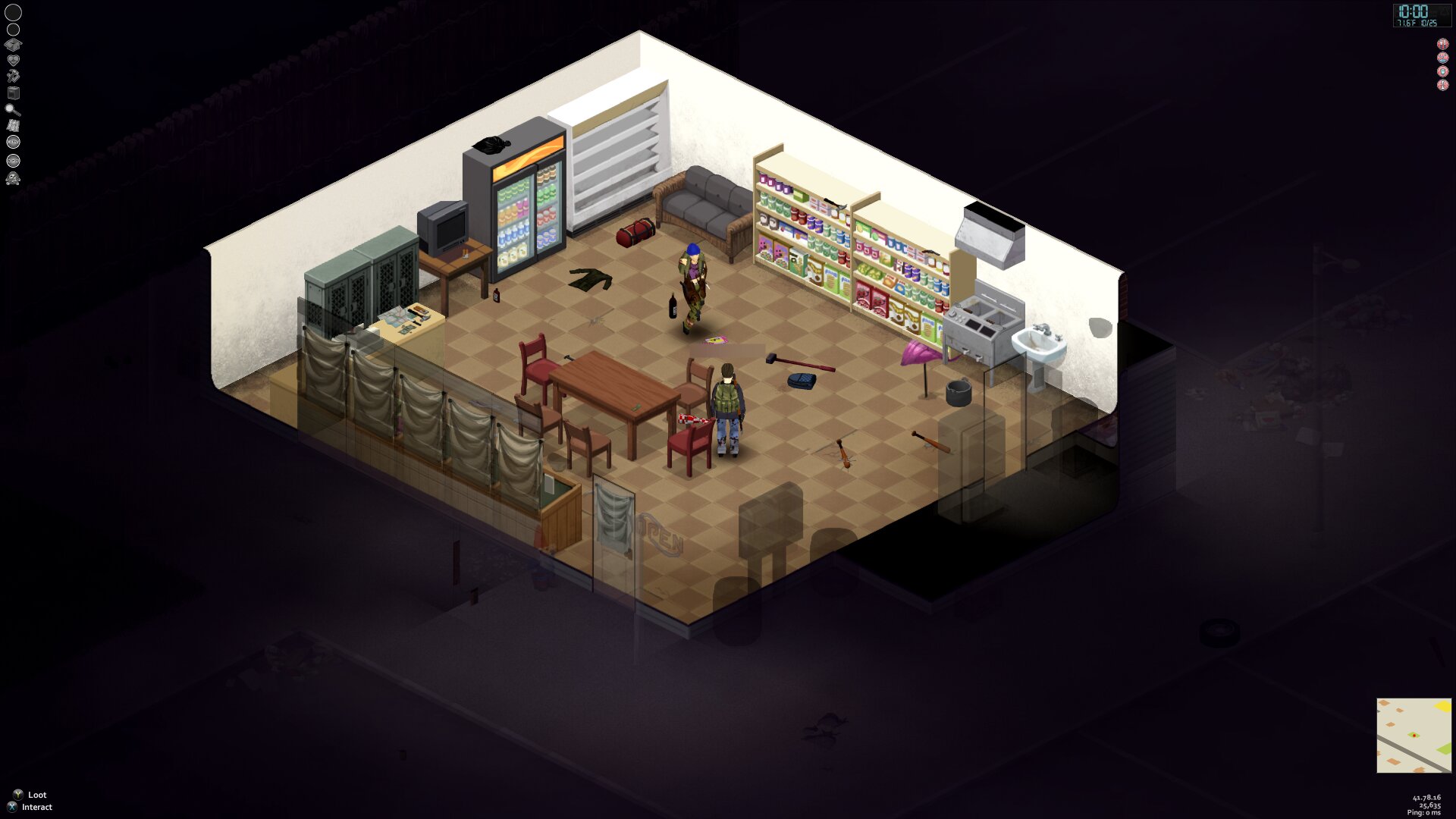Open the inventory box icon

[13, 45]
